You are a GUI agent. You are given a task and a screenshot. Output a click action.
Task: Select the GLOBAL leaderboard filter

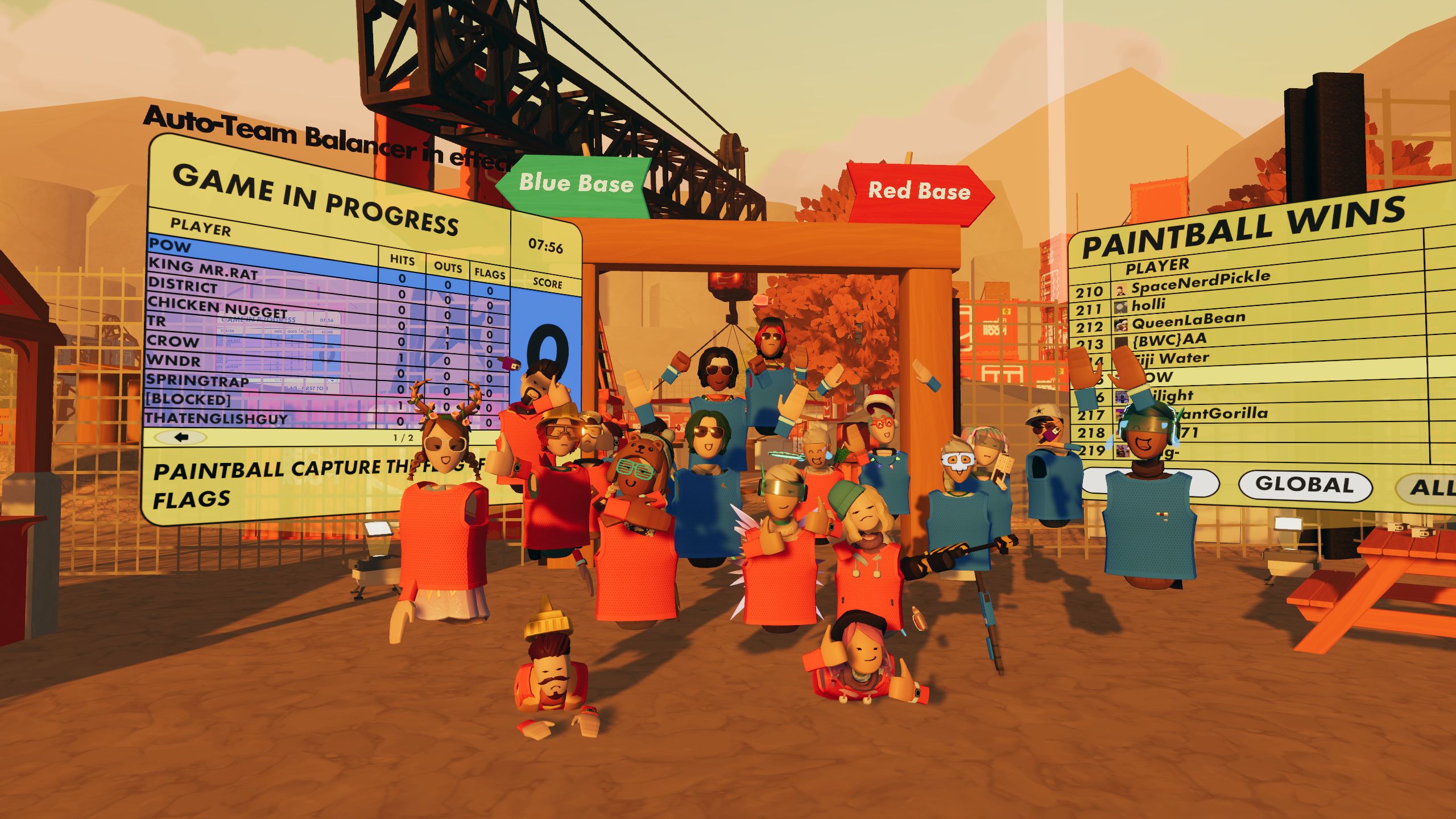[1305, 485]
